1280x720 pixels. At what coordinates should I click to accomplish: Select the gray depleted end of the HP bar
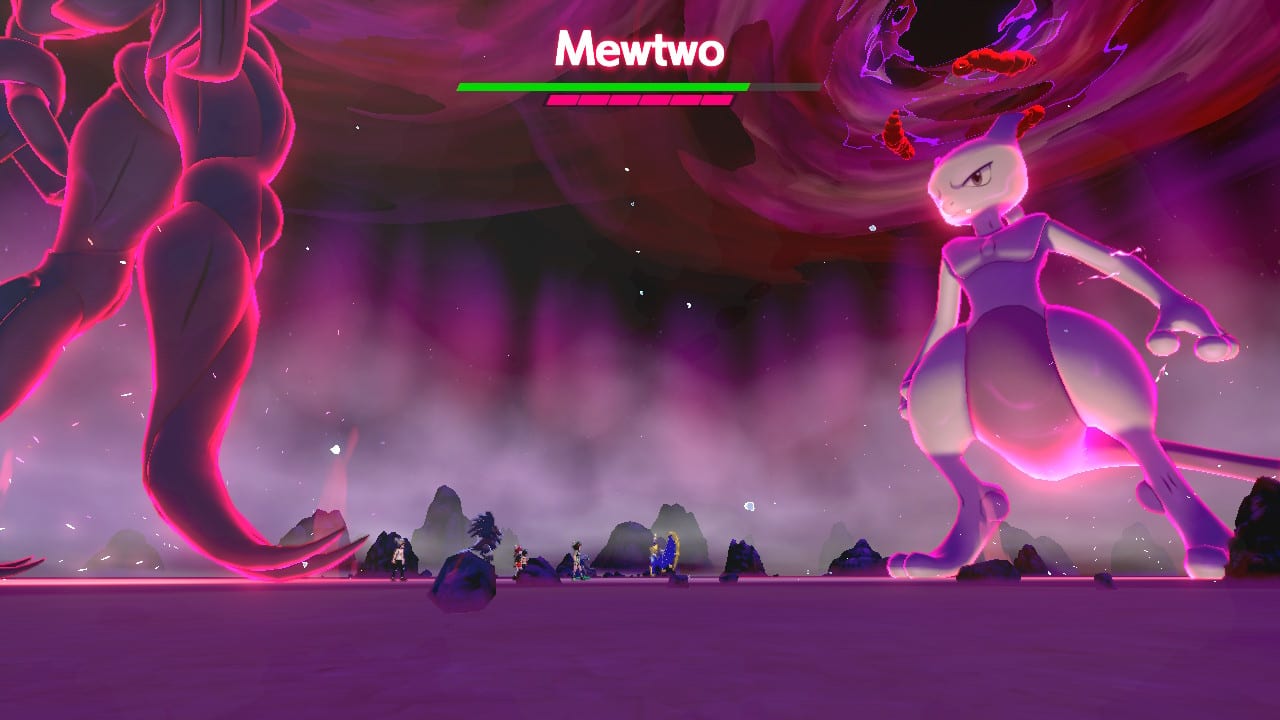pos(770,86)
